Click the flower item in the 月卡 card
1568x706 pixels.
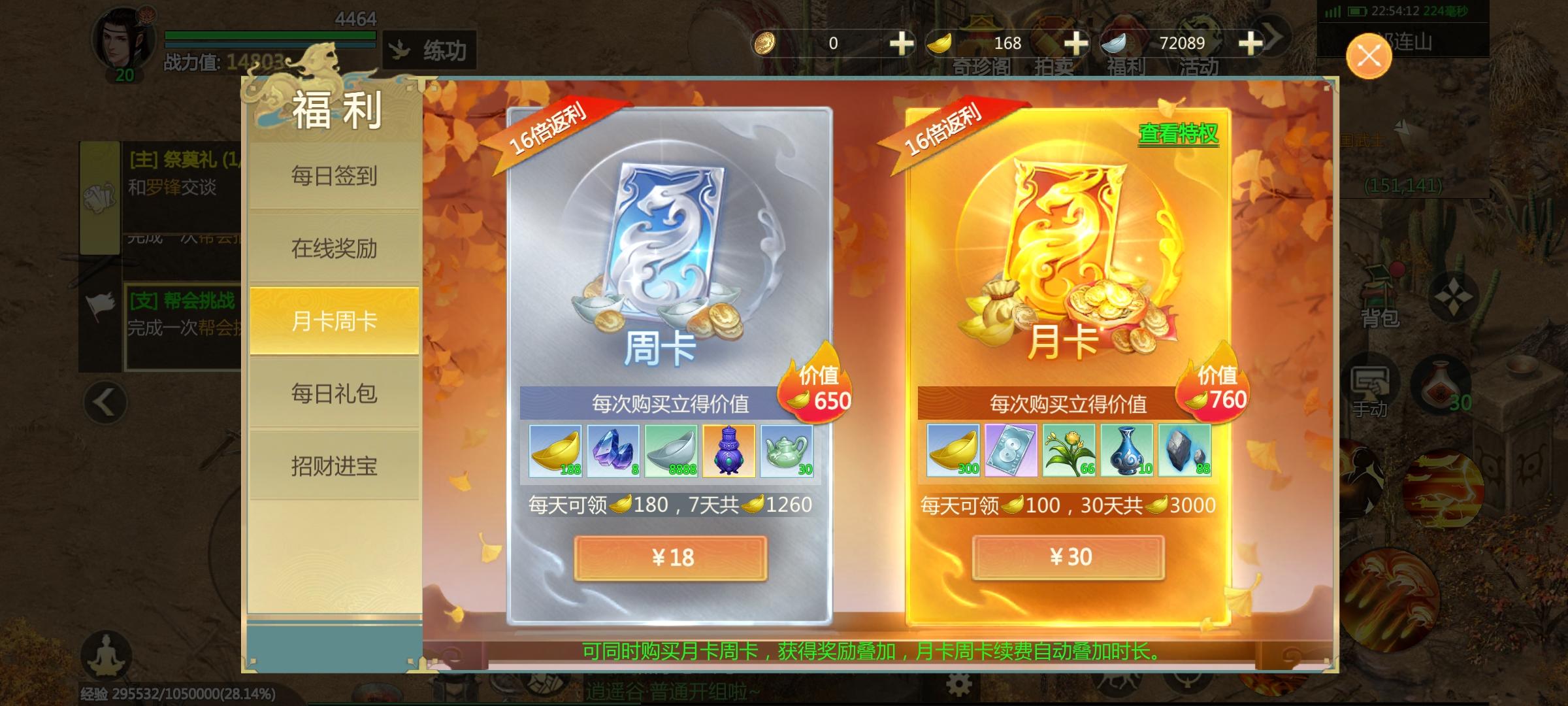click(x=1071, y=451)
